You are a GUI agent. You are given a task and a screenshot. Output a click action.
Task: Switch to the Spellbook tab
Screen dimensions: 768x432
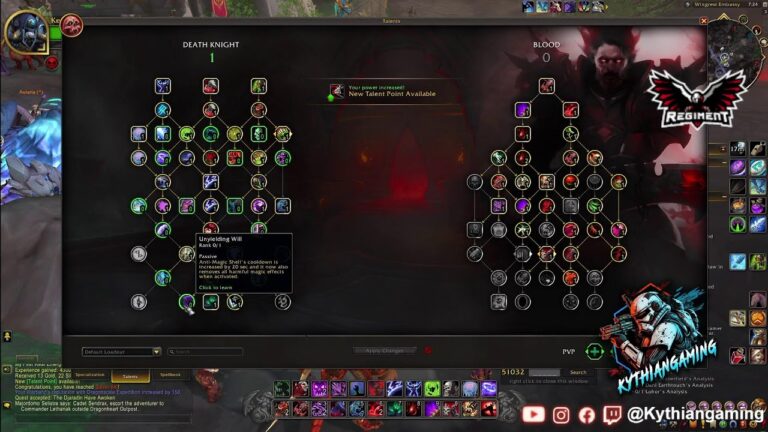coord(171,374)
